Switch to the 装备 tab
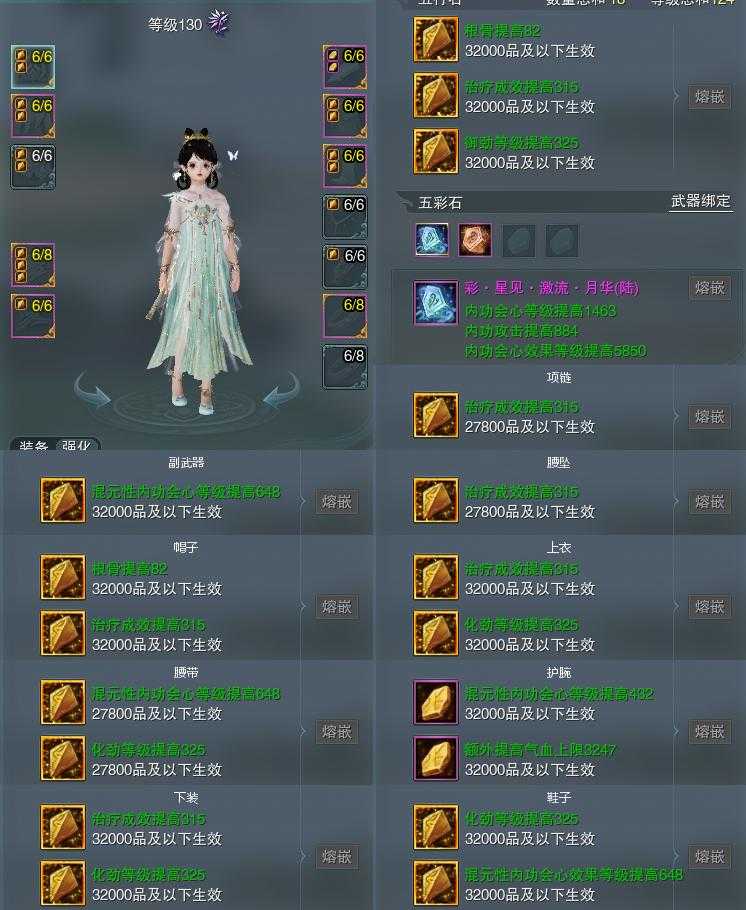 34,446
